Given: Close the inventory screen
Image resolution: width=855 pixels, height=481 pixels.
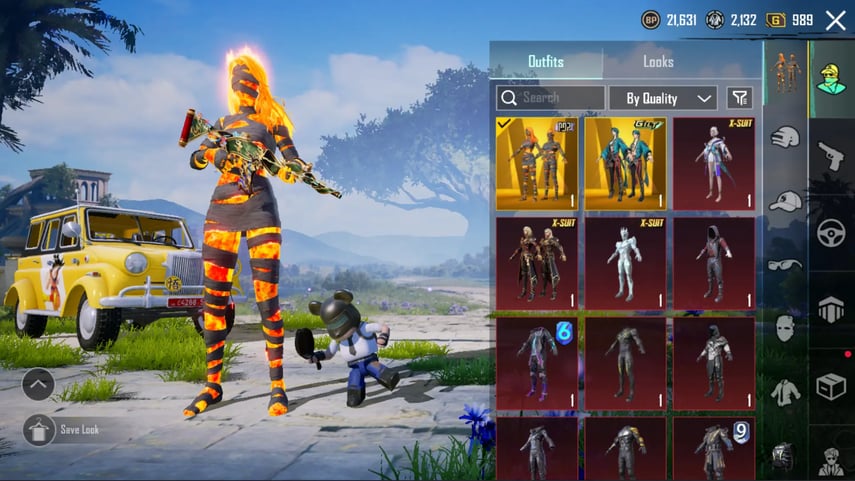Looking at the screenshot, I should [x=835, y=20].
